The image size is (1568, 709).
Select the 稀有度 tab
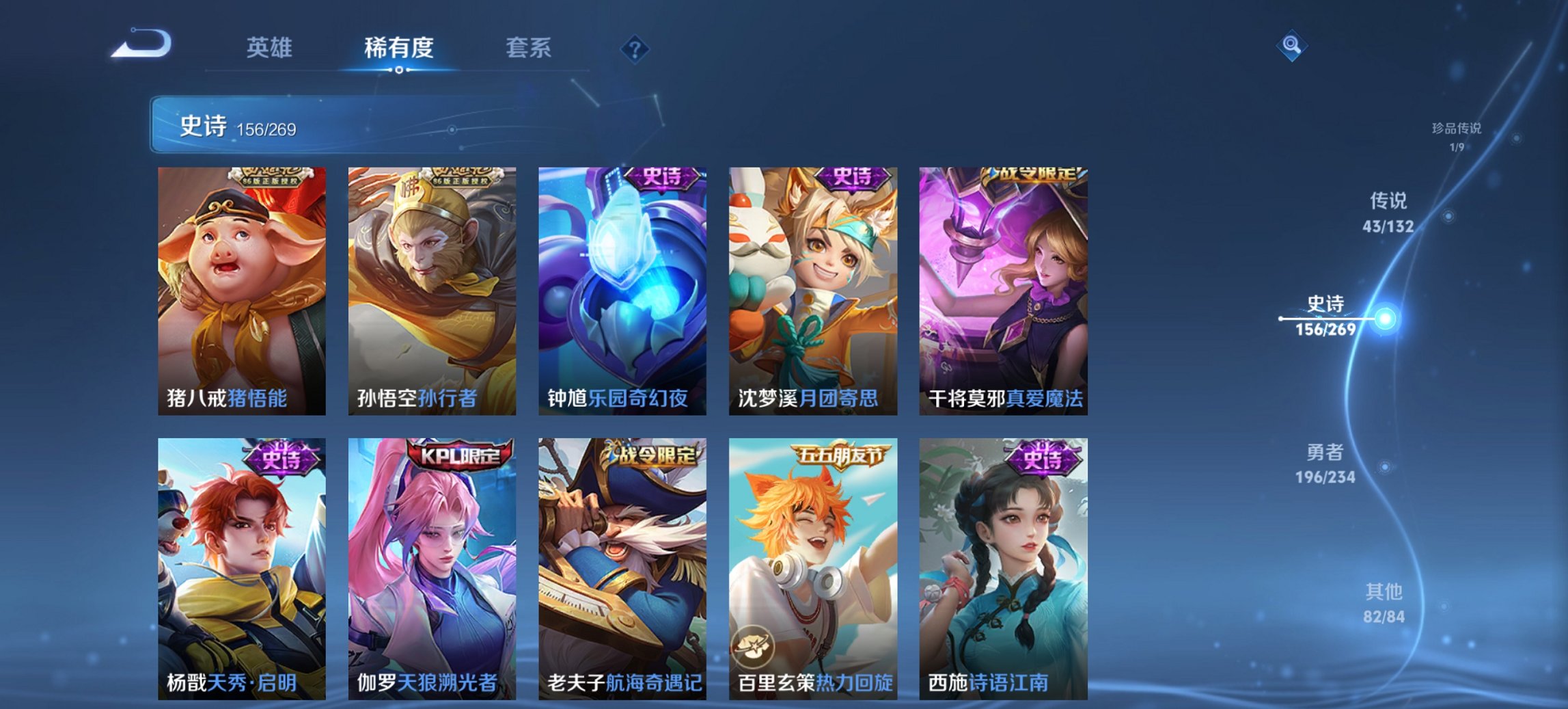click(x=399, y=49)
